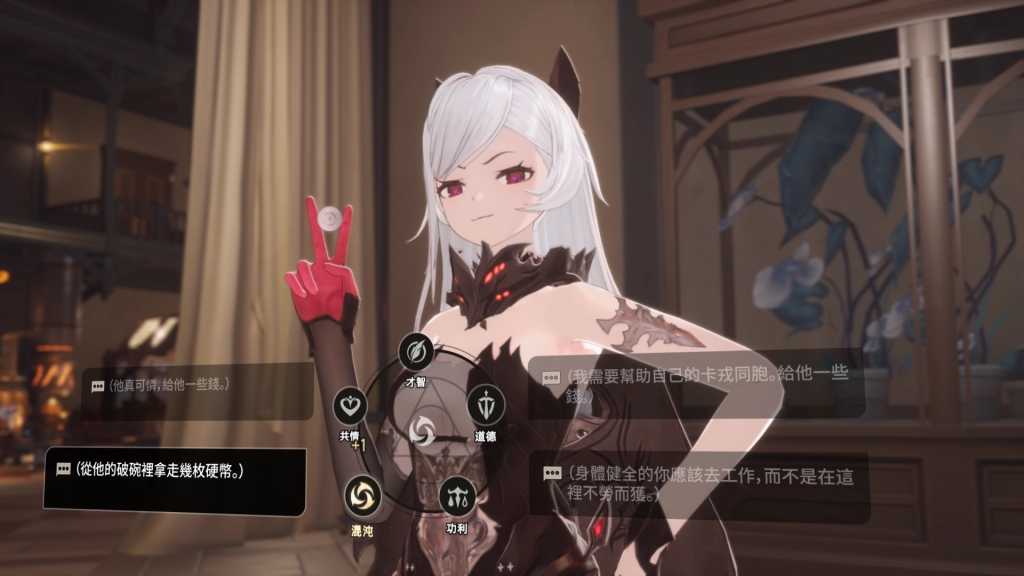This screenshot has height=576, width=1024.
Task: Select the 功利 scales icon
Action: [x=456, y=495]
